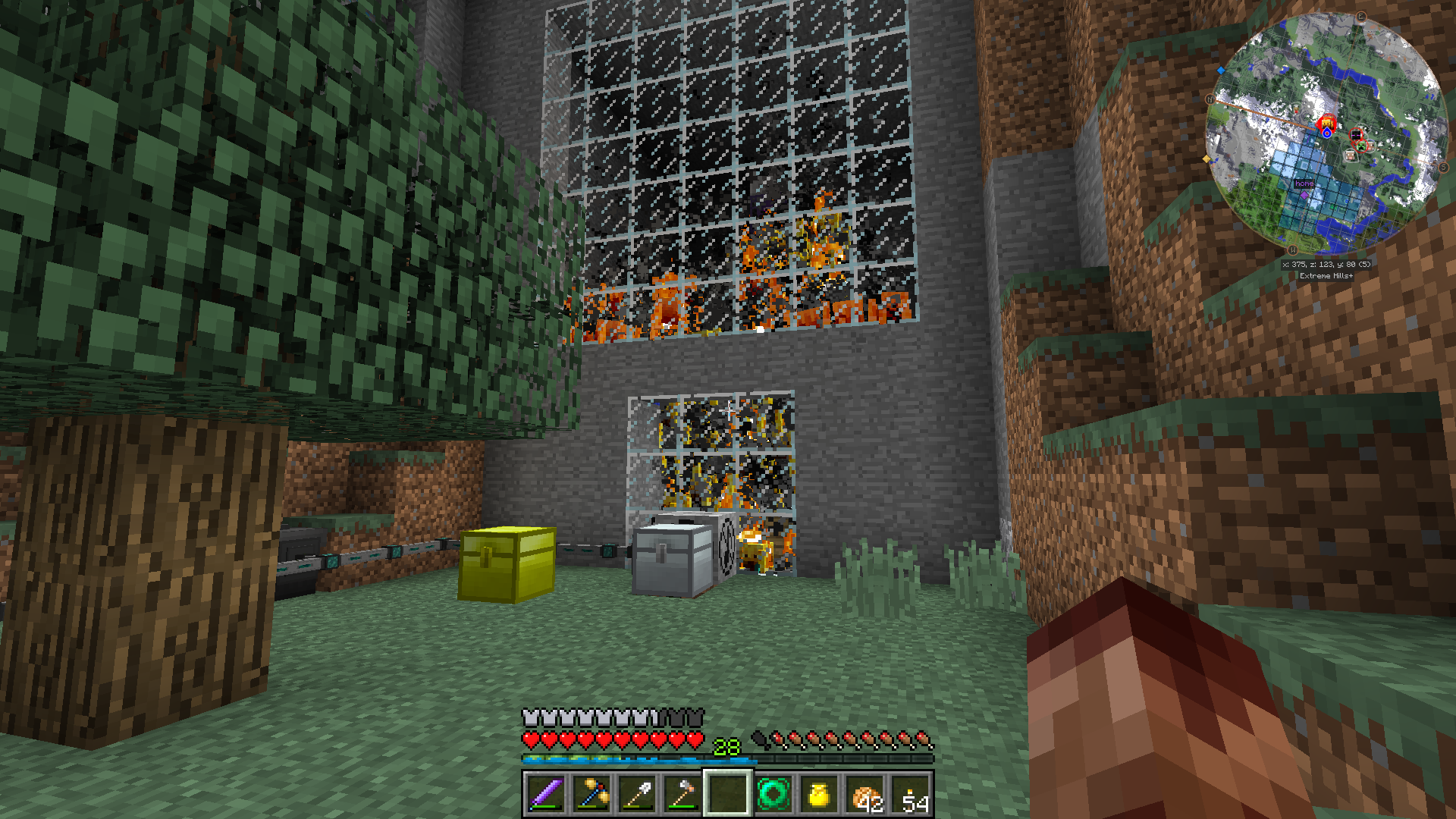
Task: Click the Enderman marker on the minimap
Action: click(x=1356, y=135)
